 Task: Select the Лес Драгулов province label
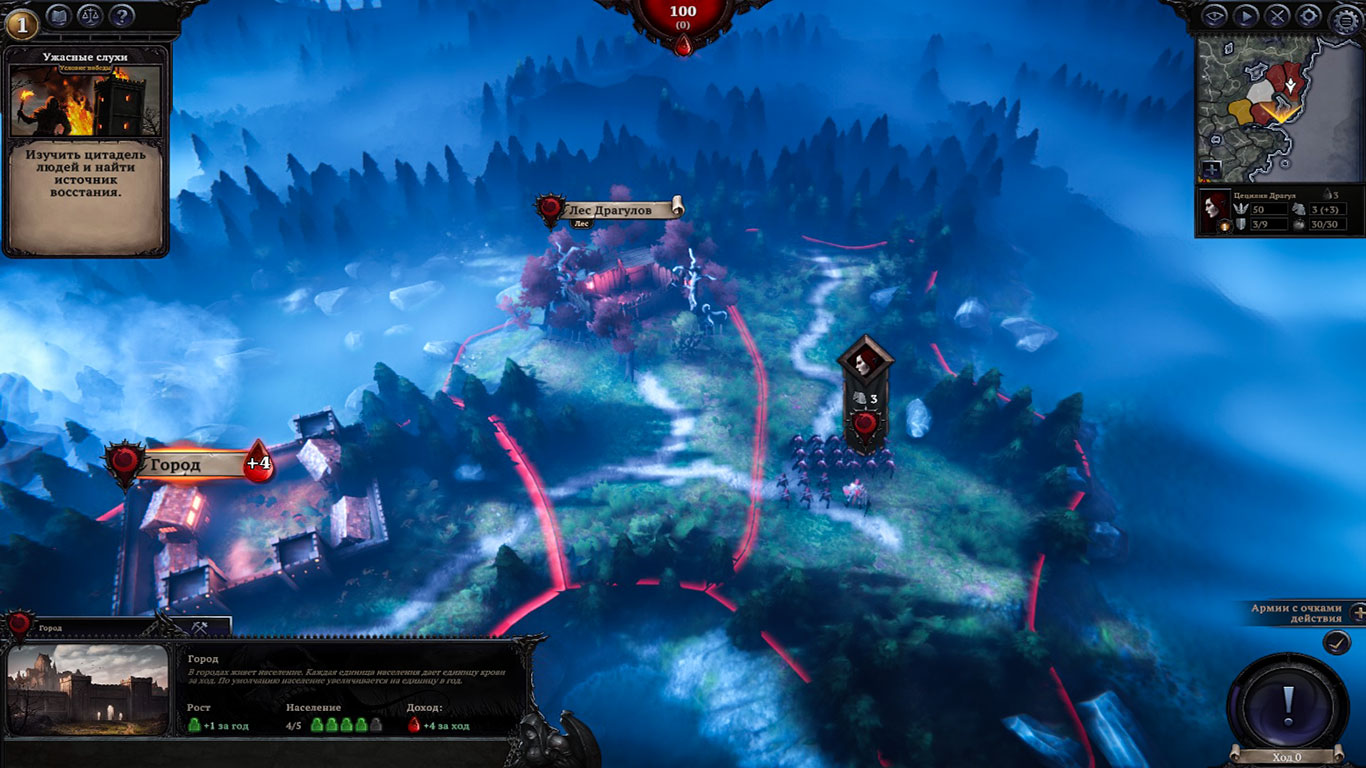point(608,210)
